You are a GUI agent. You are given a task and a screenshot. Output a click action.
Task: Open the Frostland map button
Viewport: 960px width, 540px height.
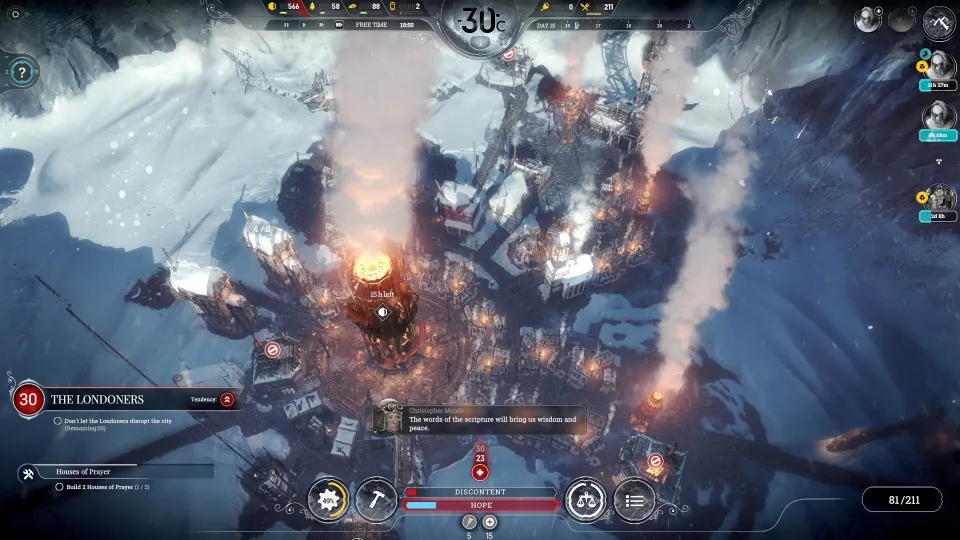[x=939, y=20]
